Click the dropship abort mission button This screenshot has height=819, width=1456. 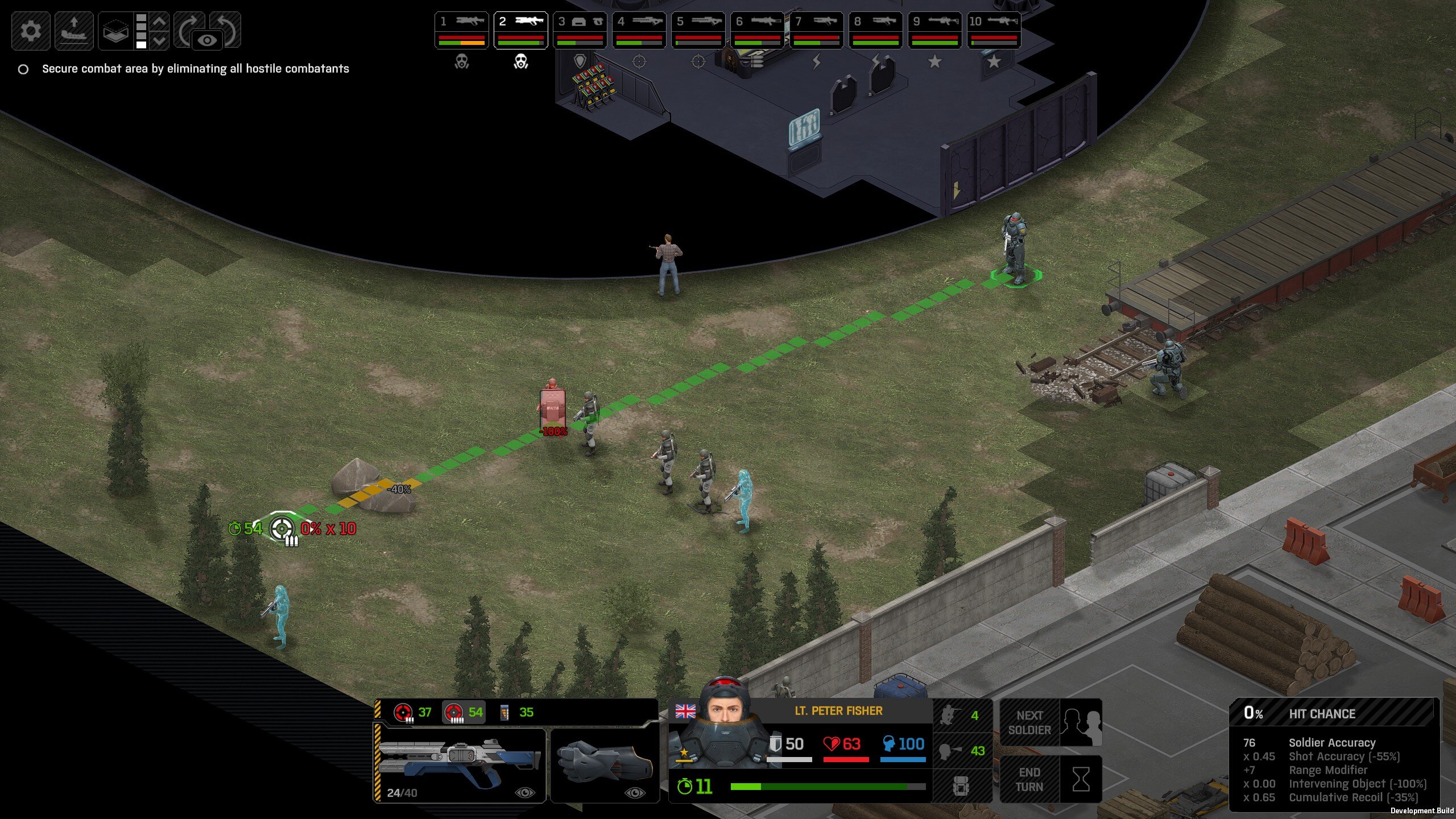click(74, 31)
